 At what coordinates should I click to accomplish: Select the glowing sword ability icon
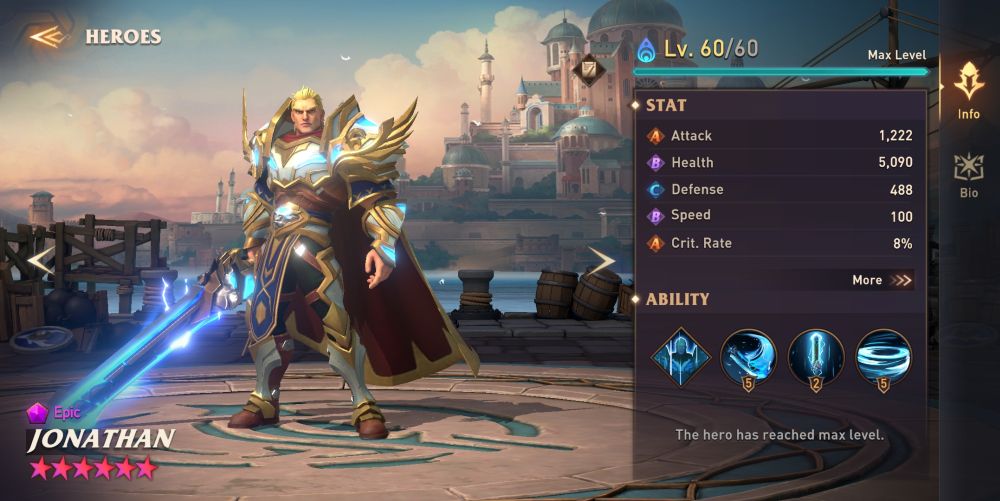[x=816, y=357]
